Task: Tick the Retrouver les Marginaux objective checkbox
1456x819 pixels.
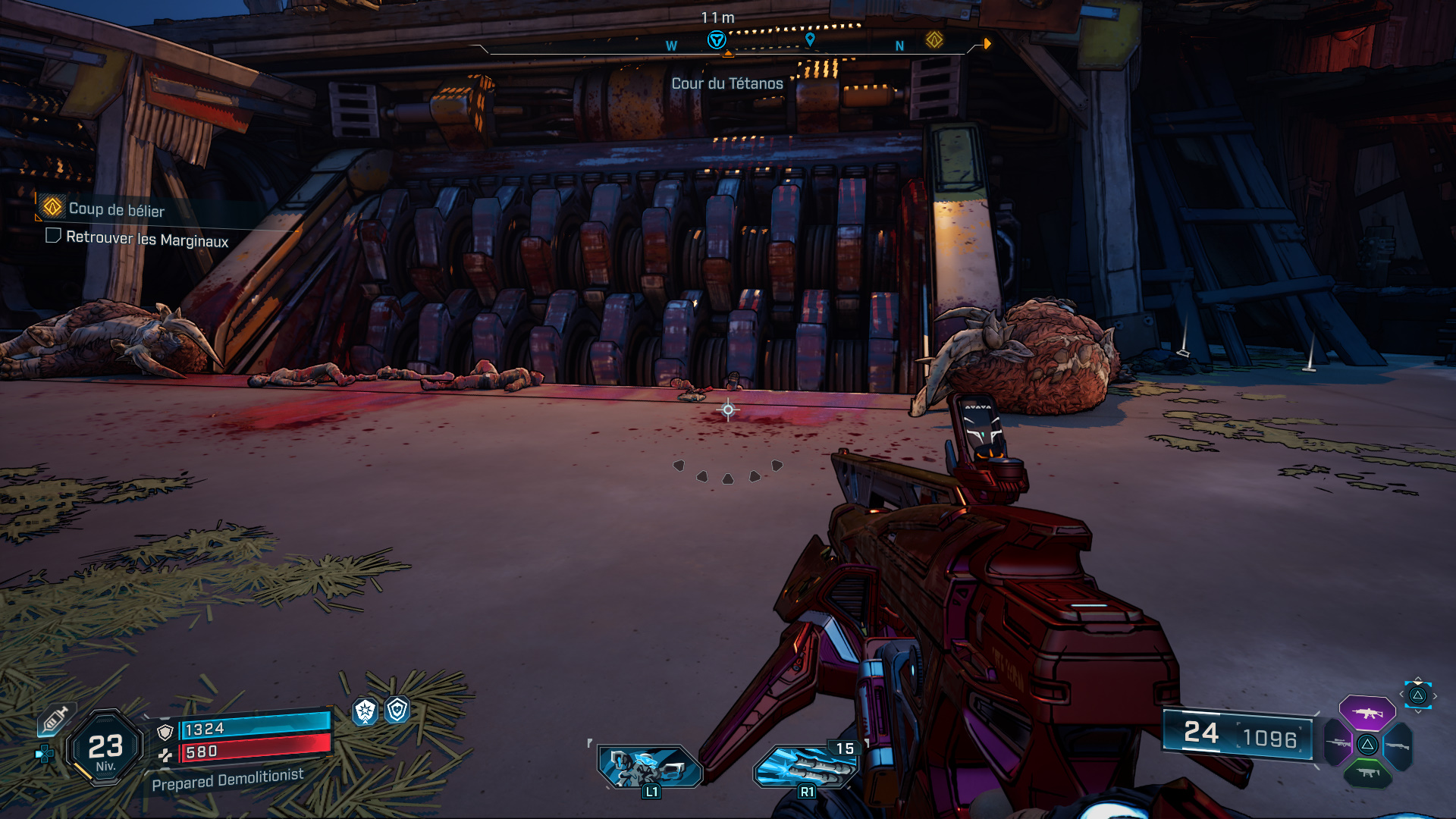Action: click(x=53, y=236)
